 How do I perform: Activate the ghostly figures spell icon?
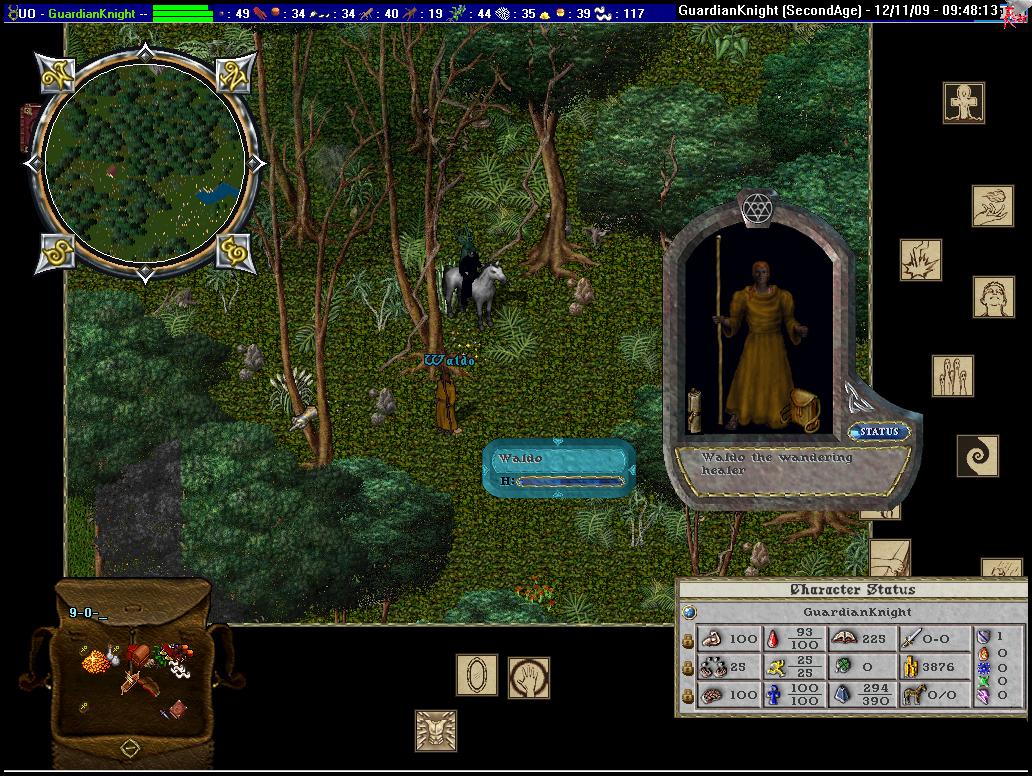pos(953,375)
